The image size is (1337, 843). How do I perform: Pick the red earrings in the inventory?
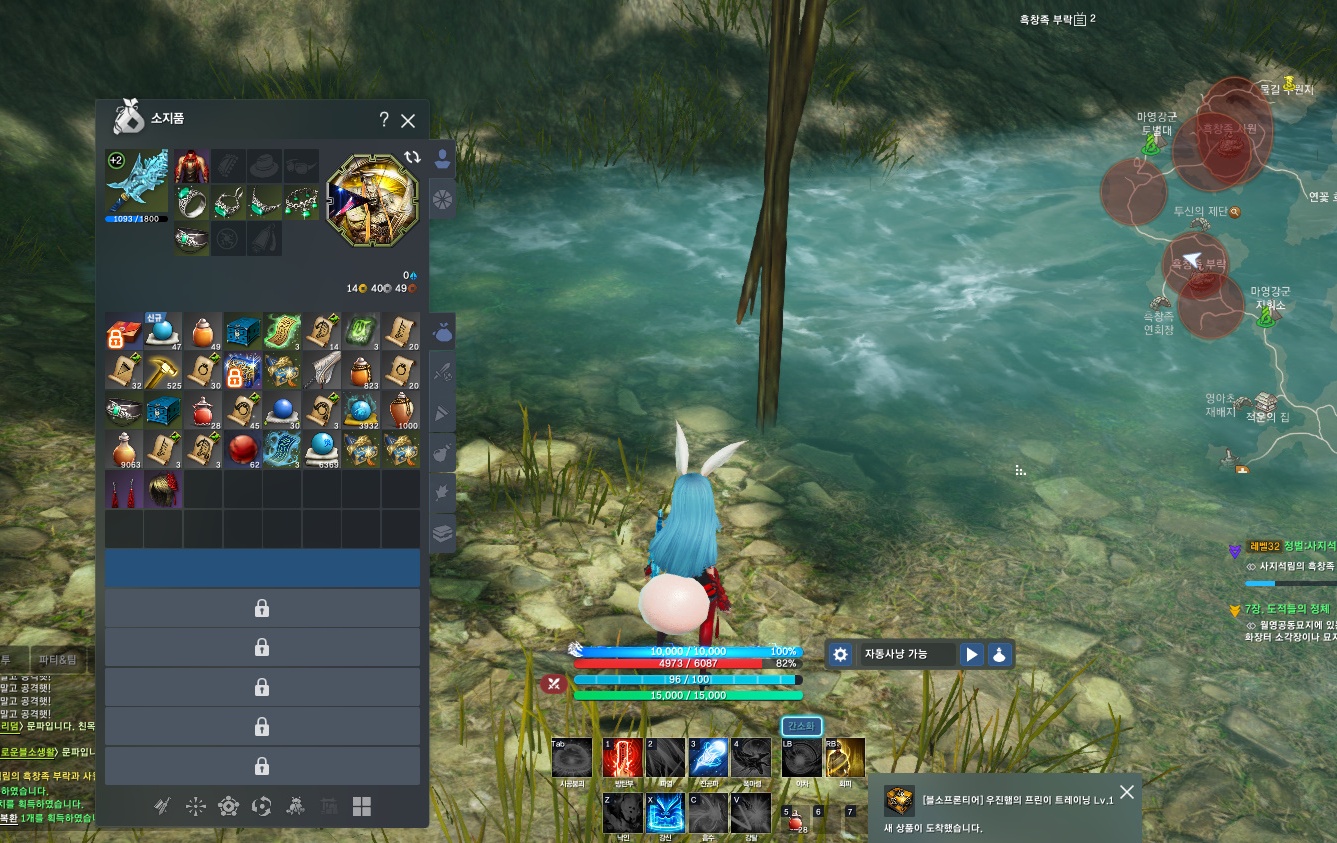(124, 490)
